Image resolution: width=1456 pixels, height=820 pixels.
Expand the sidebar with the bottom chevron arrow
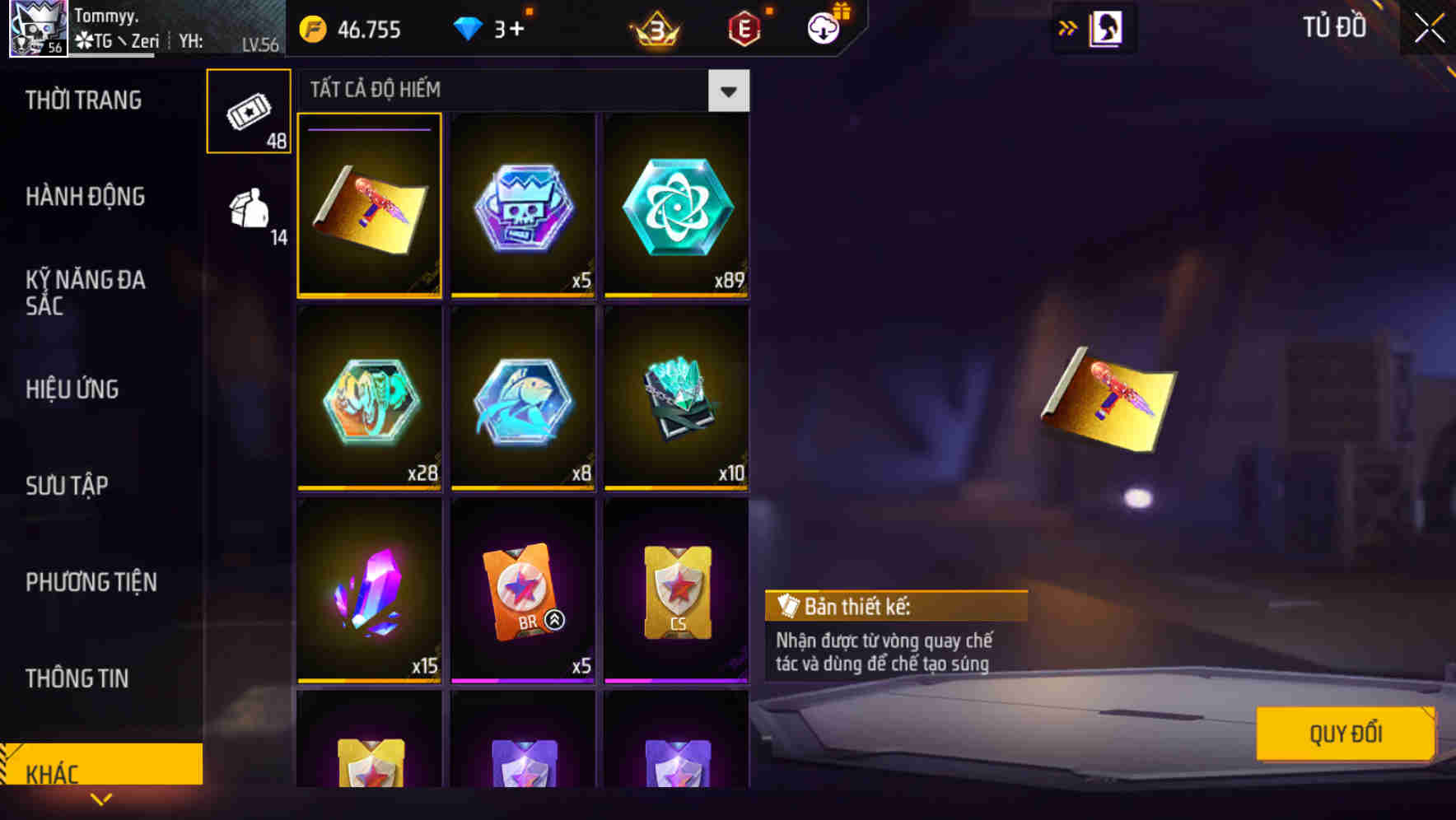pyautogui.click(x=101, y=800)
